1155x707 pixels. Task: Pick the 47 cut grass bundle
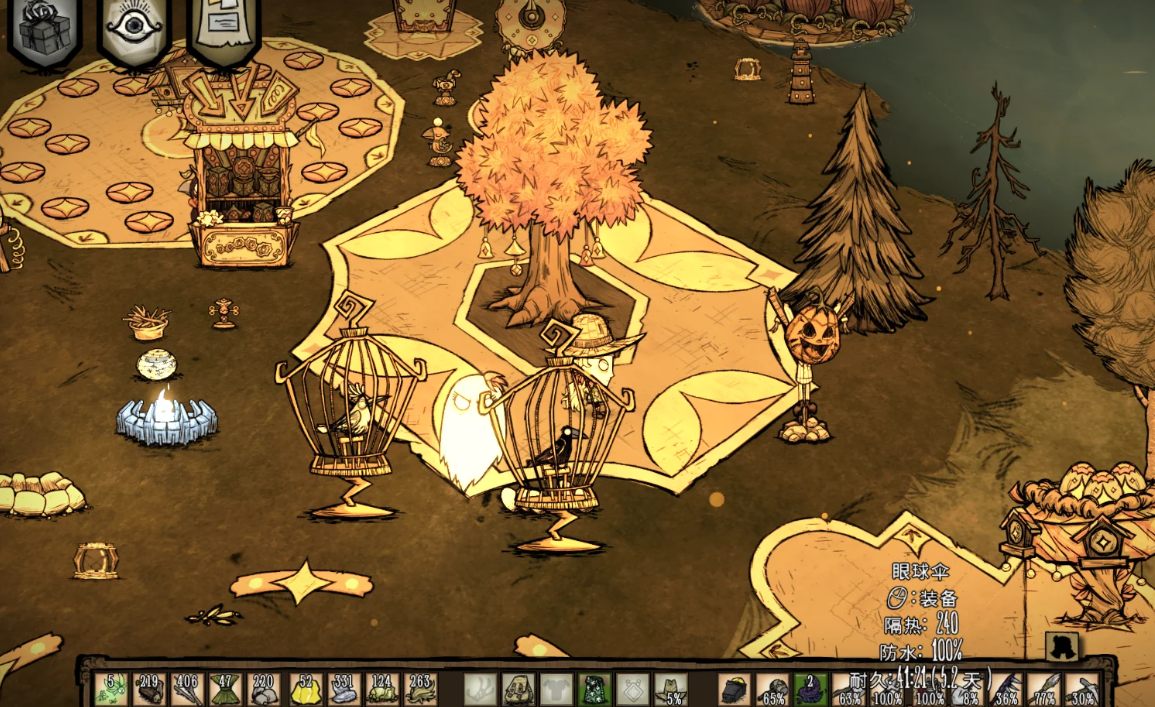click(x=226, y=689)
